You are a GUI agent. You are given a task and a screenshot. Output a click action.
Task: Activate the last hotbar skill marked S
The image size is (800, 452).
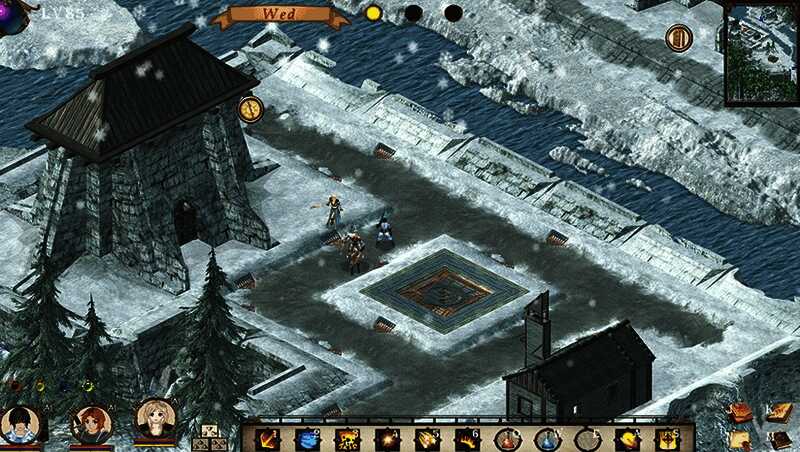(x=667, y=439)
